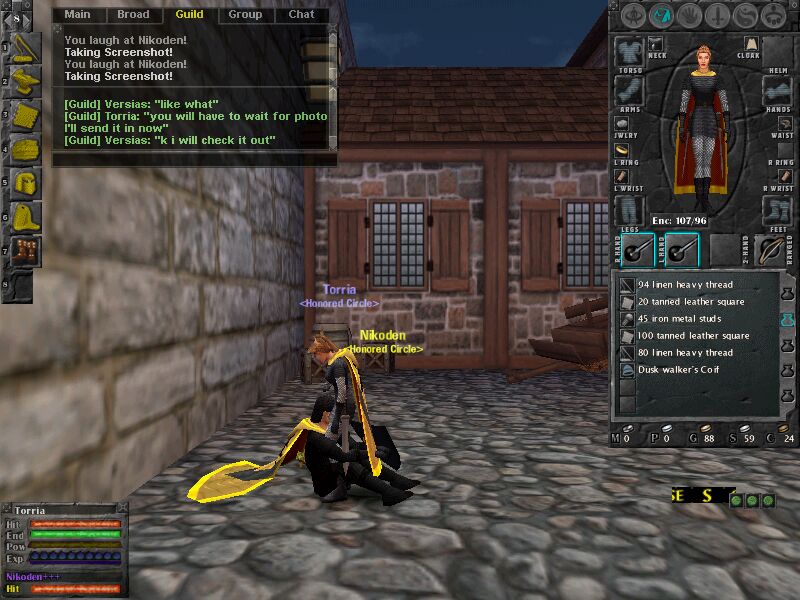Screen dimensions: 800x600
Task: Switch to the Main chat tab
Action: click(x=77, y=15)
